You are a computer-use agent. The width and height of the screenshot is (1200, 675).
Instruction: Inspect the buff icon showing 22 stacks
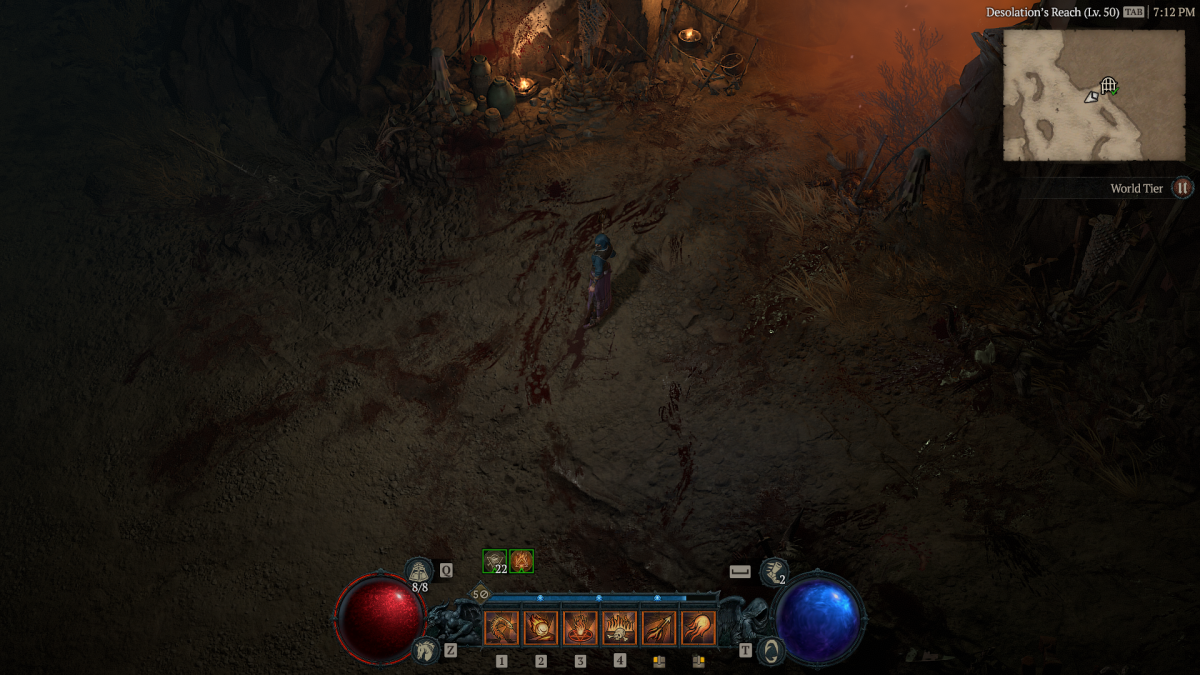pyautogui.click(x=495, y=561)
